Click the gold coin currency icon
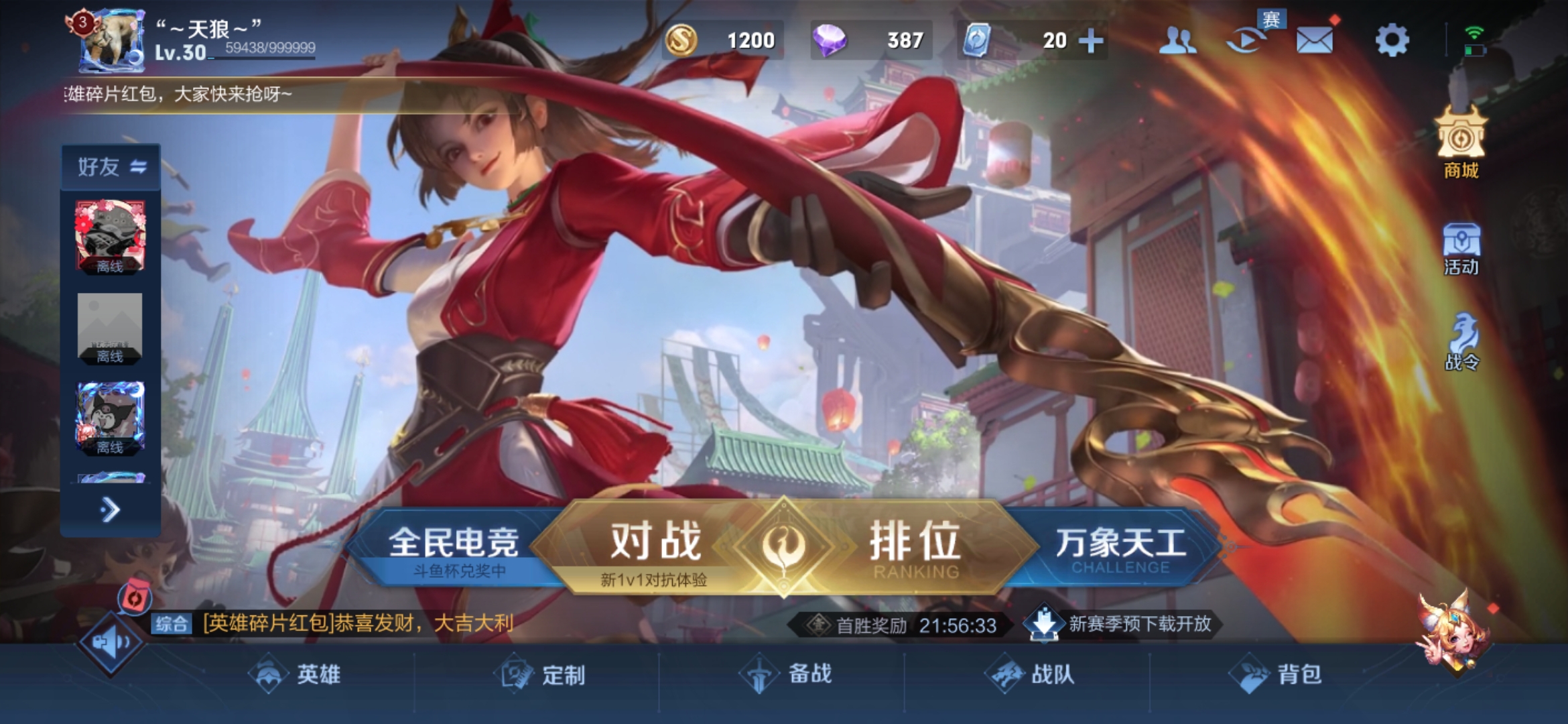 [x=681, y=40]
